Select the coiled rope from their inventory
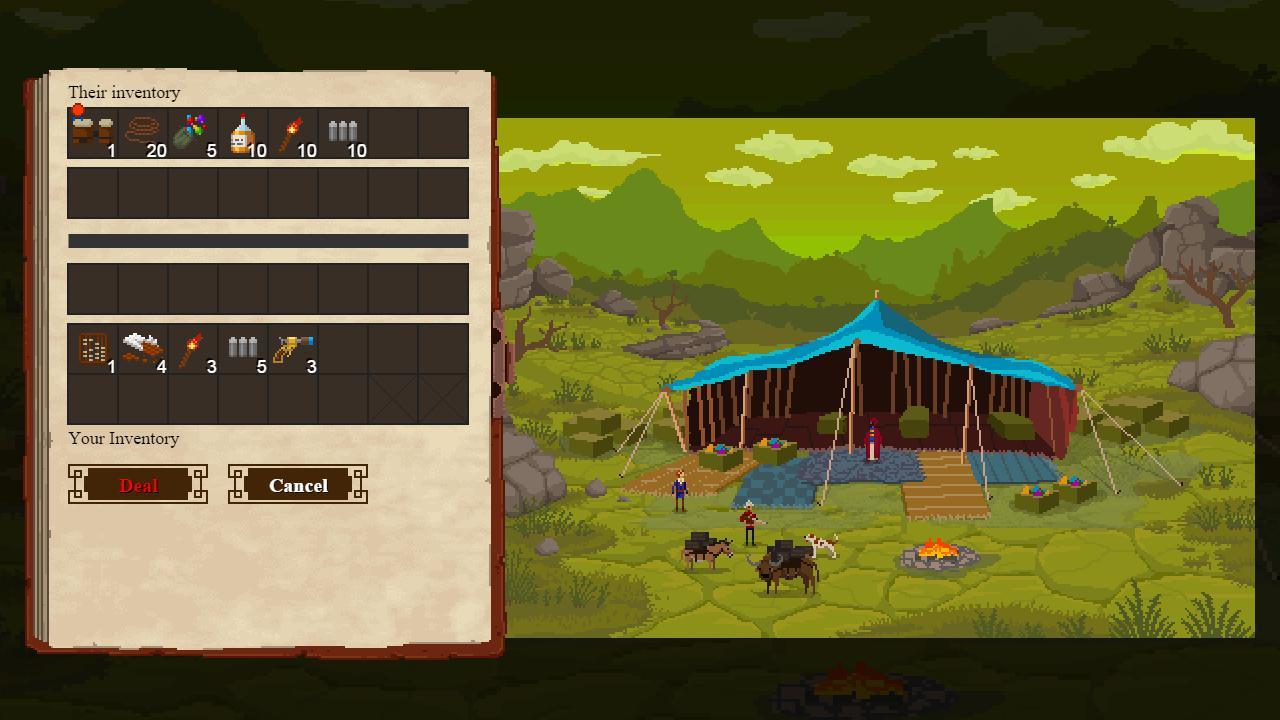This screenshot has width=1280, height=720. 141,128
